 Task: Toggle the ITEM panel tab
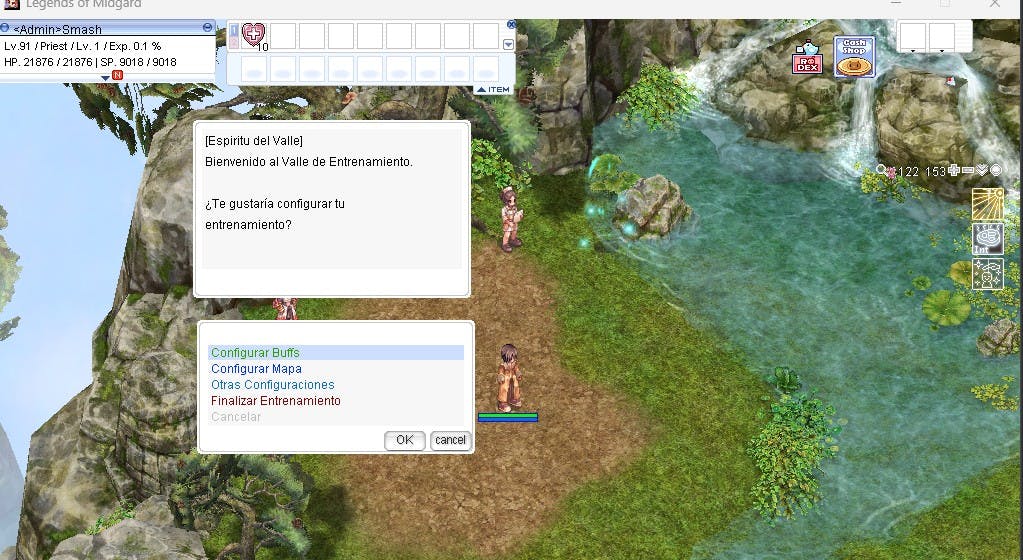[x=493, y=90]
